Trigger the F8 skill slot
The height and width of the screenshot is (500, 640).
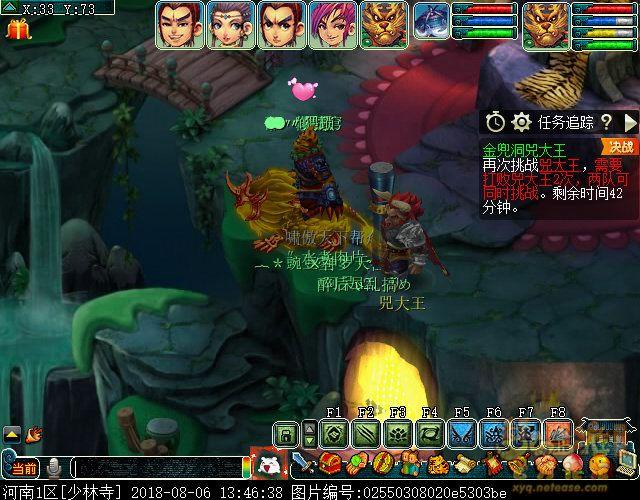coord(558,433)
